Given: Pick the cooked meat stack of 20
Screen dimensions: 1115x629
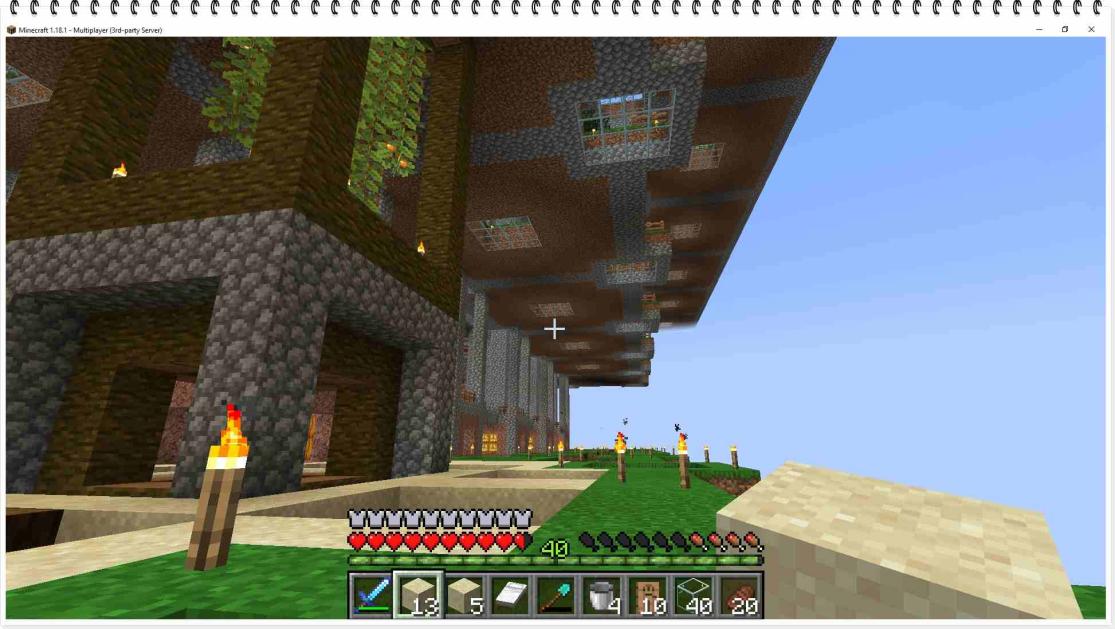Looking at the screenshot, I should [x=740, y=595].
